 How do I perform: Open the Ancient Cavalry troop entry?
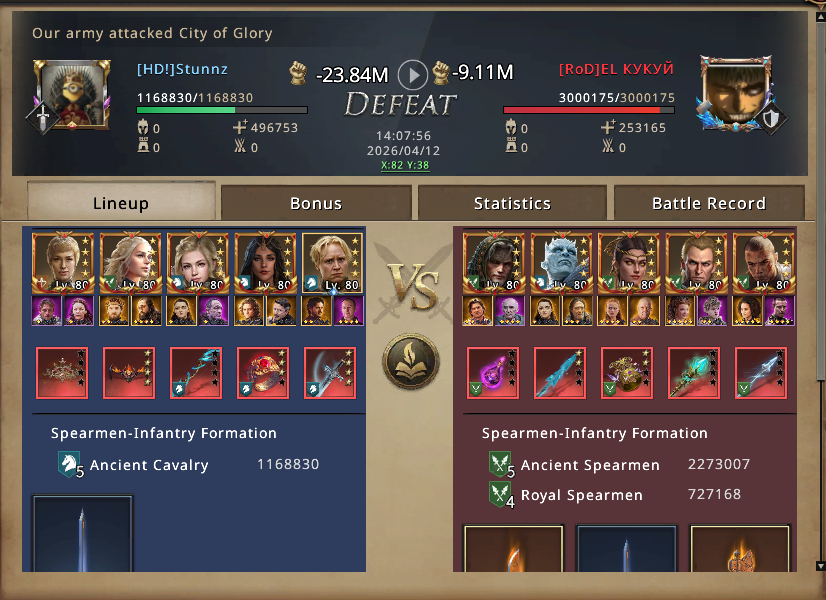[x=150, y=465]
